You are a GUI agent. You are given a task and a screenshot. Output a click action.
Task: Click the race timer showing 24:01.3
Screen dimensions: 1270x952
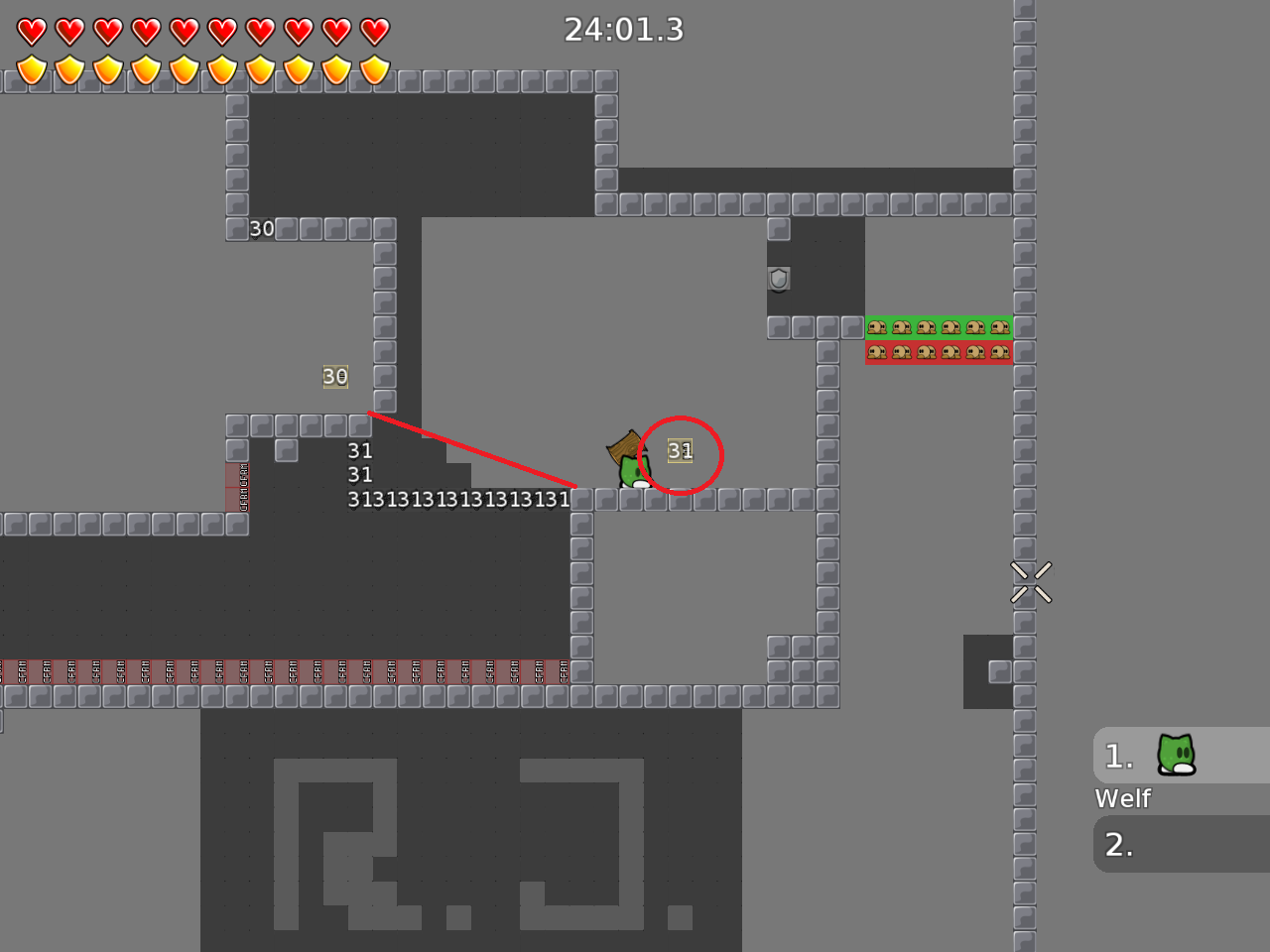(x=625, y=31)
